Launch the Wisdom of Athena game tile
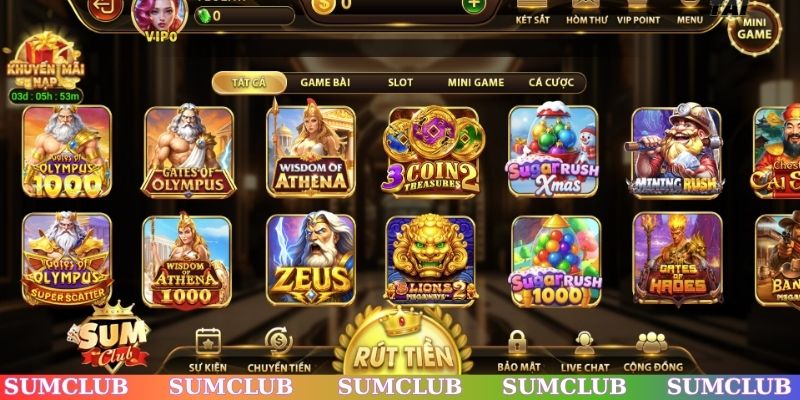800x400 pixels. [x=312, y=151]
